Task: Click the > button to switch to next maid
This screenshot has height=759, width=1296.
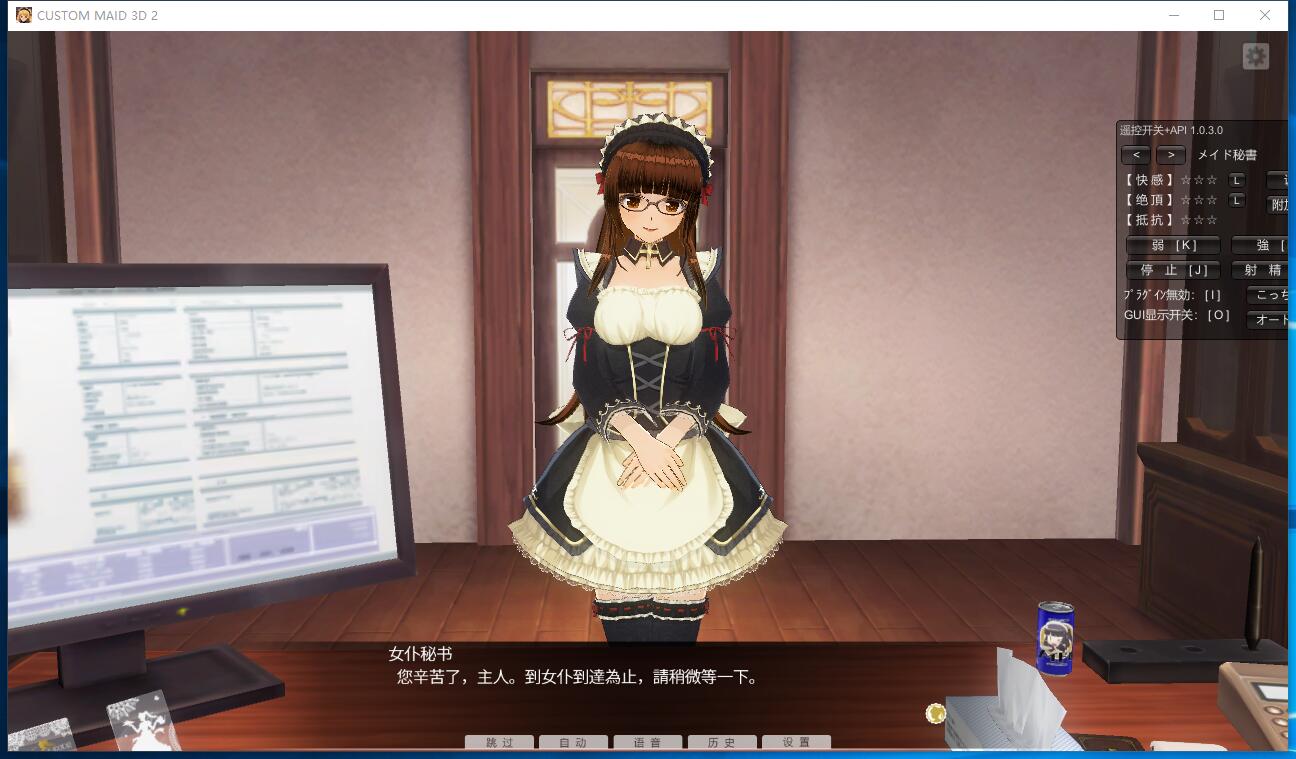Action: tap(1170, 155)
